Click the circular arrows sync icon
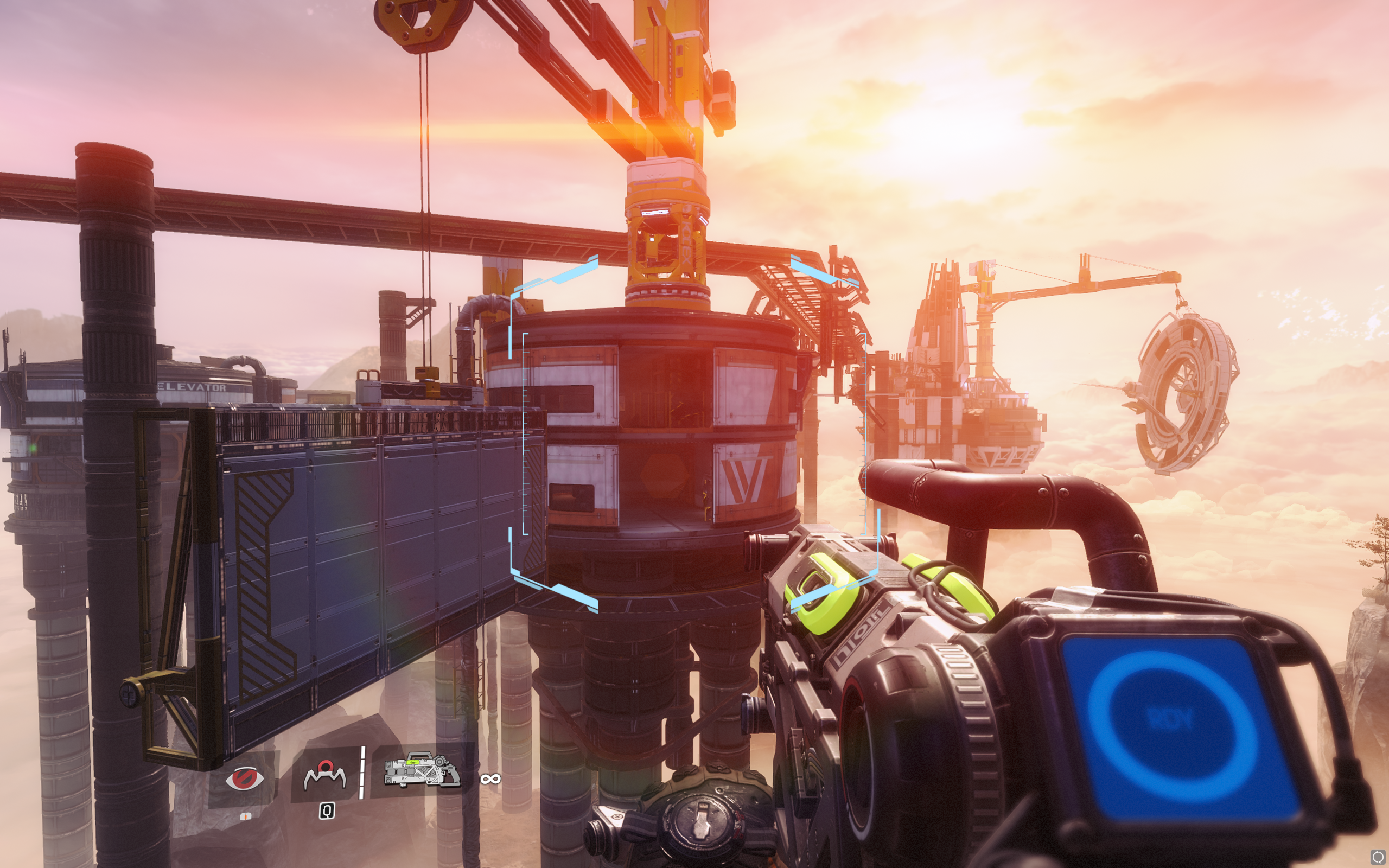 1377,857
